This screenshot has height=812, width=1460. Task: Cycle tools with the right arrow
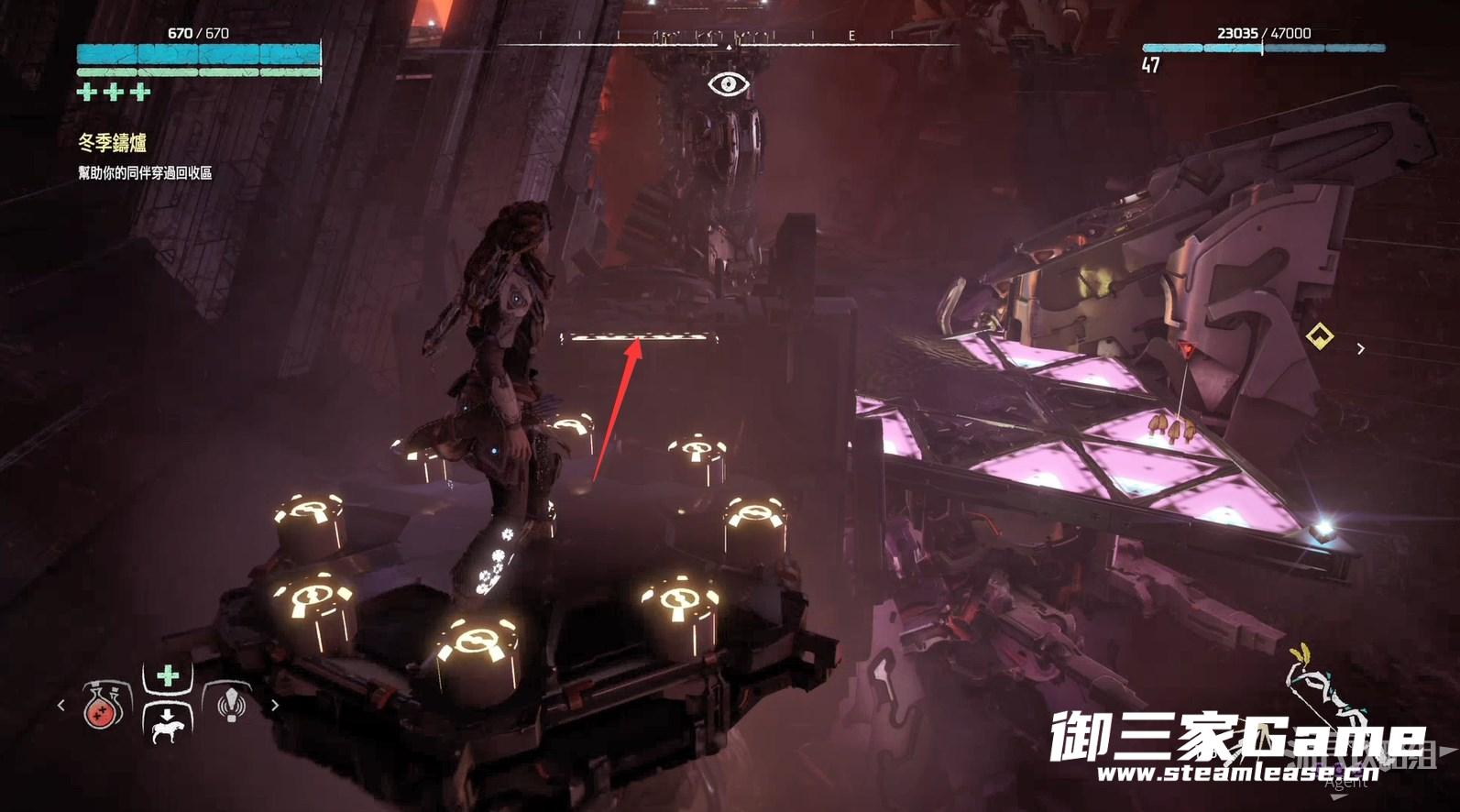tap(274, 705)
